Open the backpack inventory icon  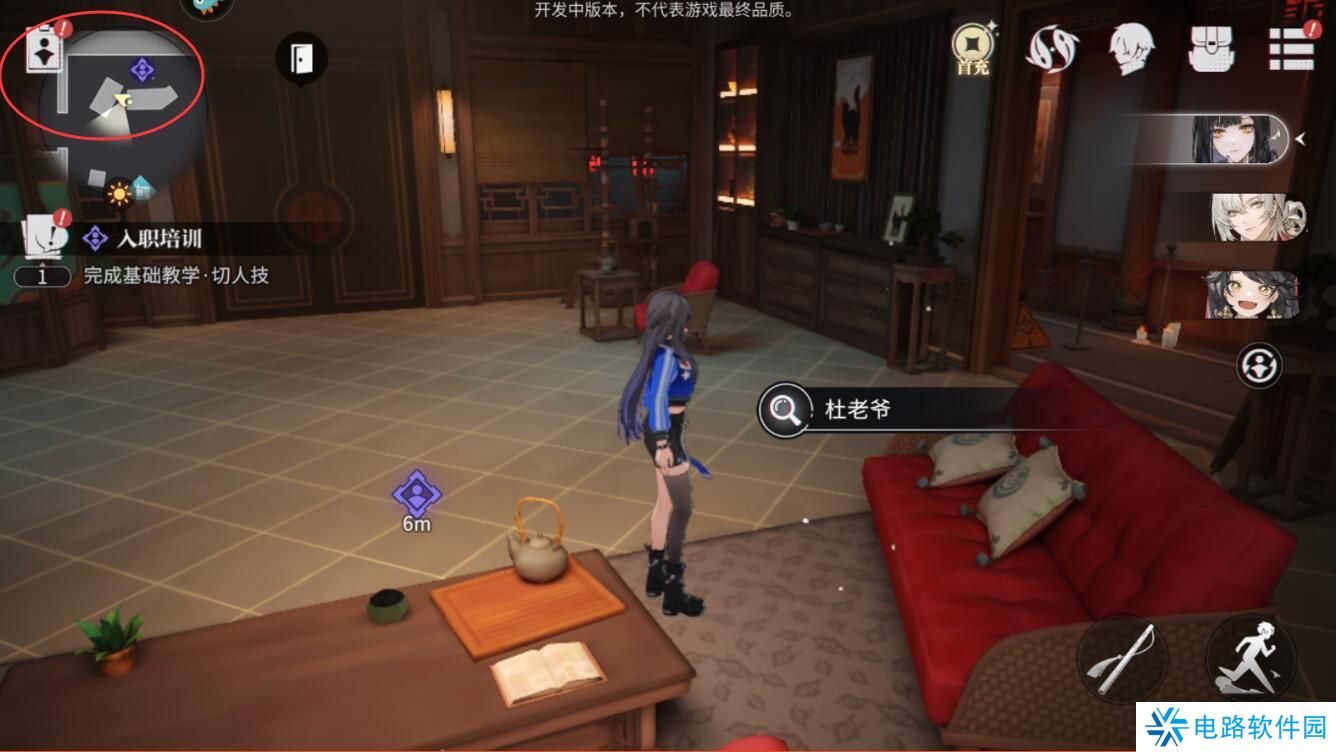pos(1212,48)
